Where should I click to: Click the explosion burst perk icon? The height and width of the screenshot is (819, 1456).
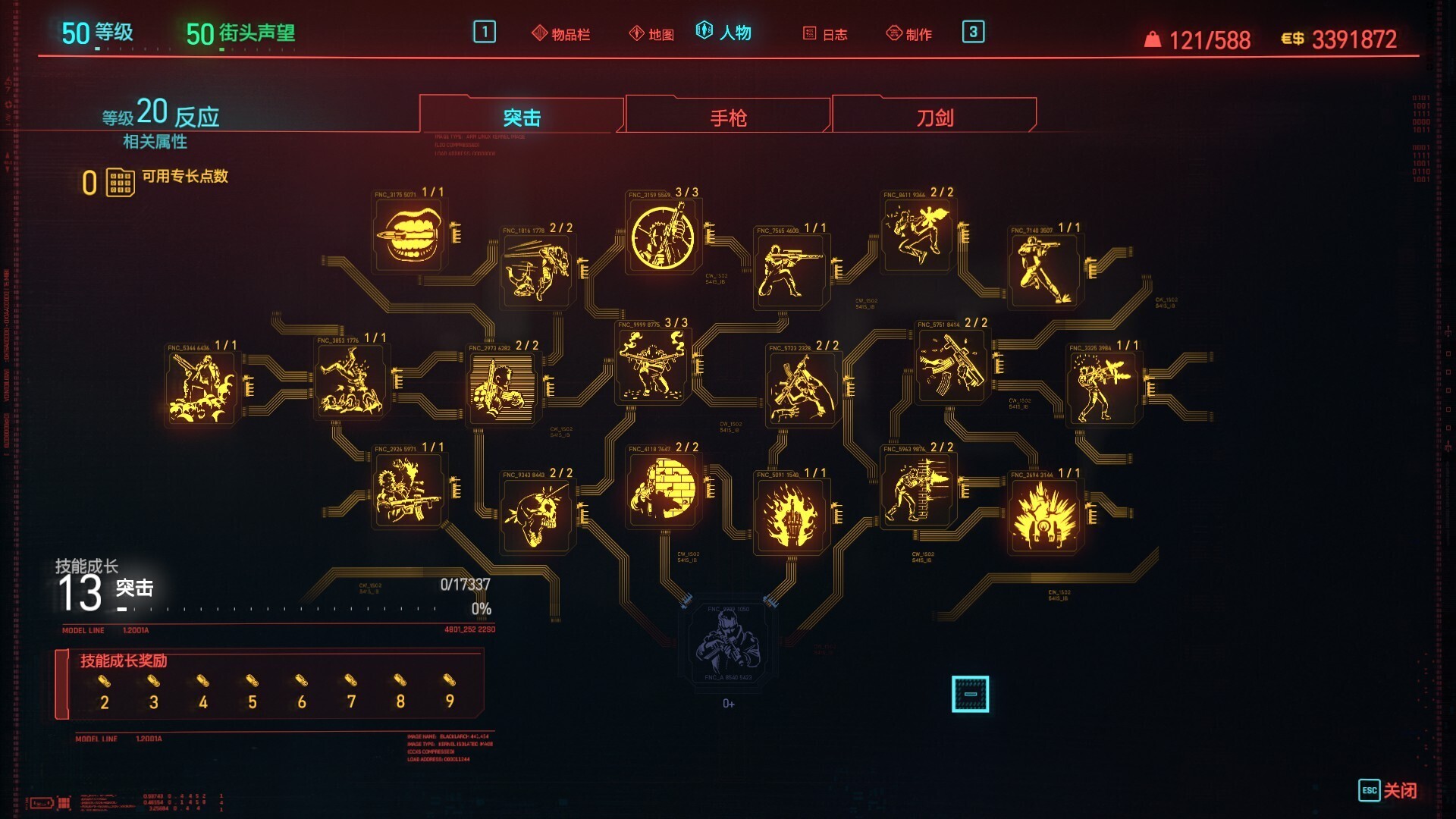tap(1045, 516)
